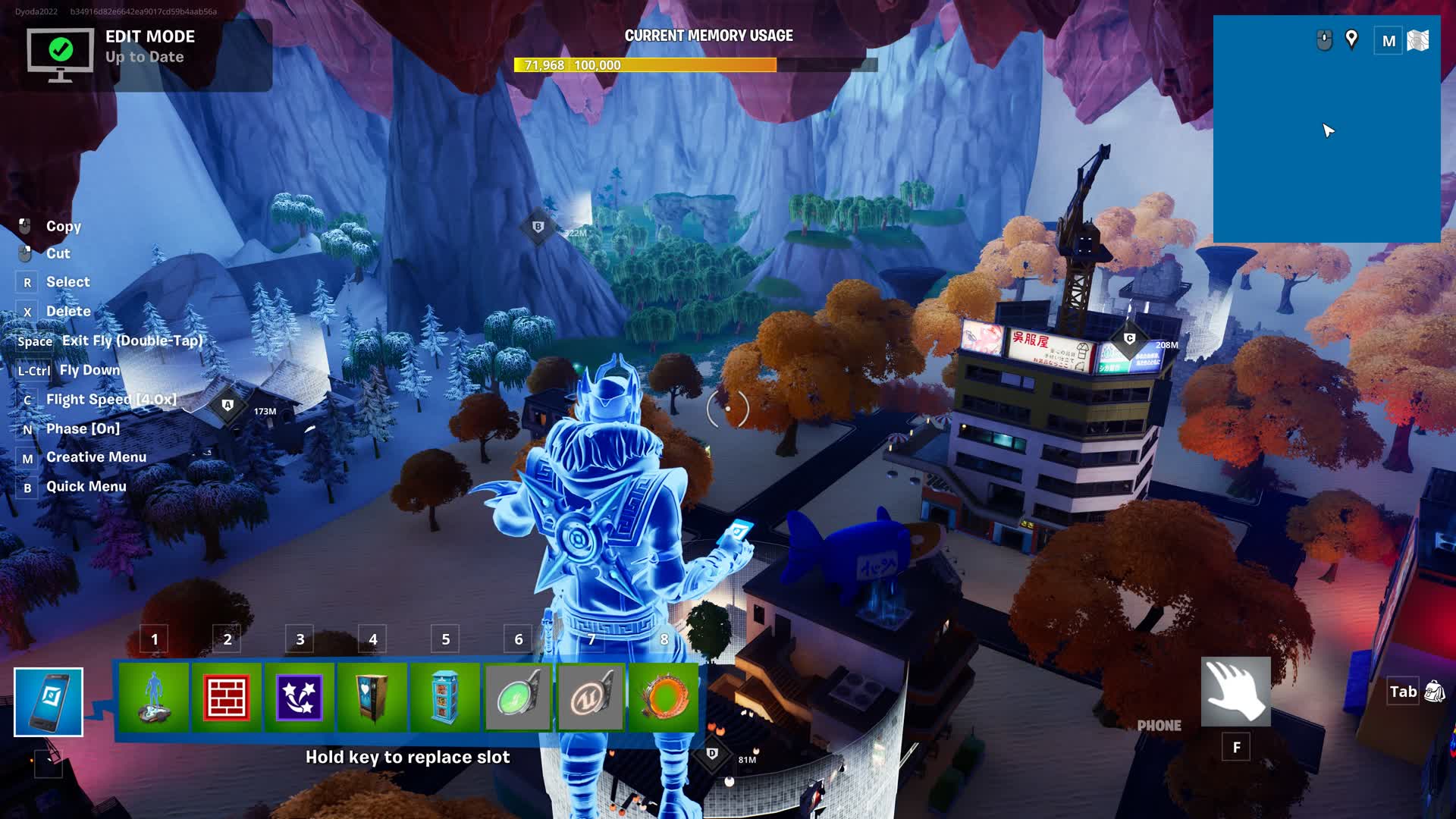The image size is (1456, 819).
Task: Click the Edit Mode status monitor icon
Action: point(61,53)
